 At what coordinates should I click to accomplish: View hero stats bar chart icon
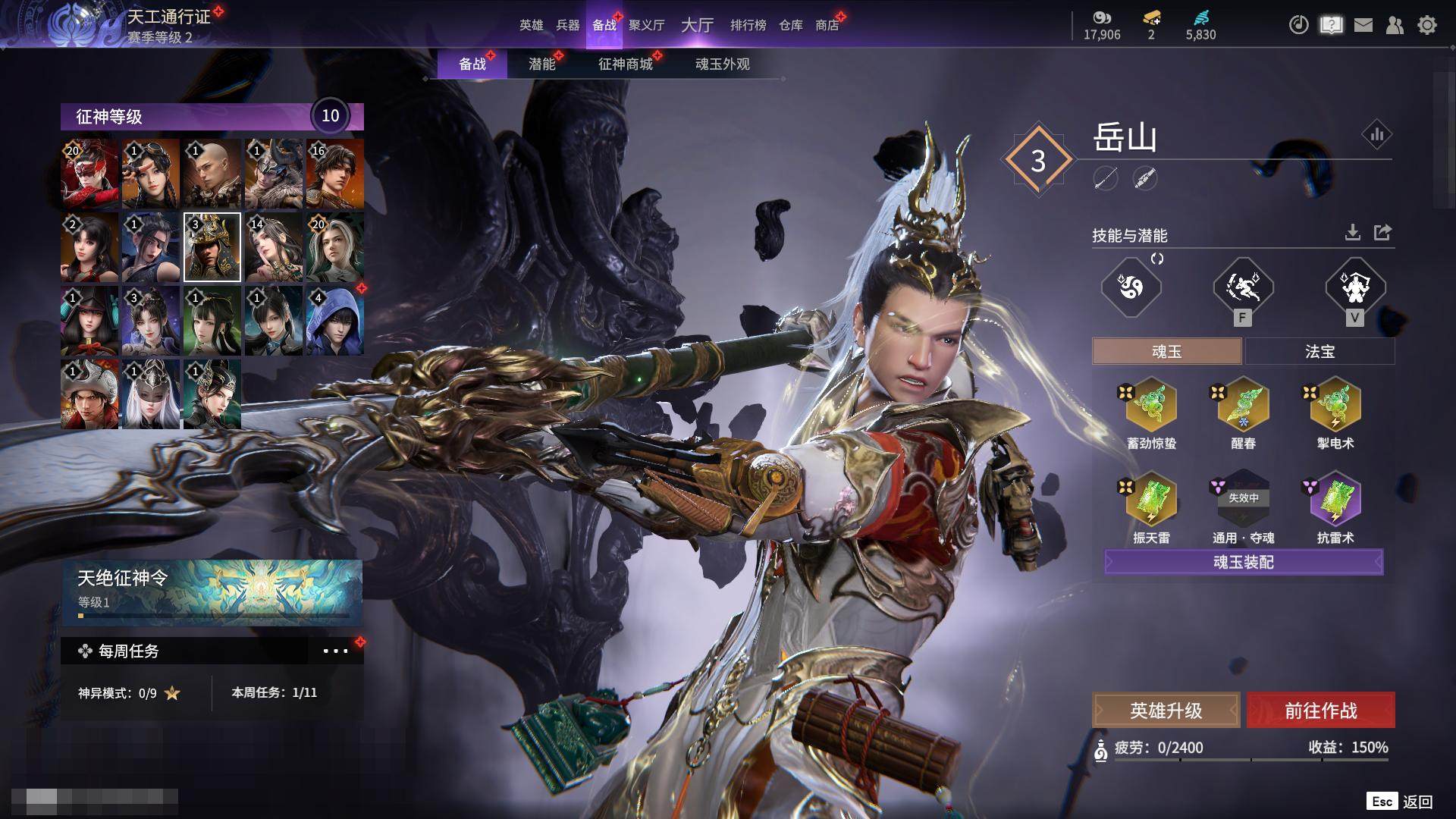click(x=1376, y=135)
